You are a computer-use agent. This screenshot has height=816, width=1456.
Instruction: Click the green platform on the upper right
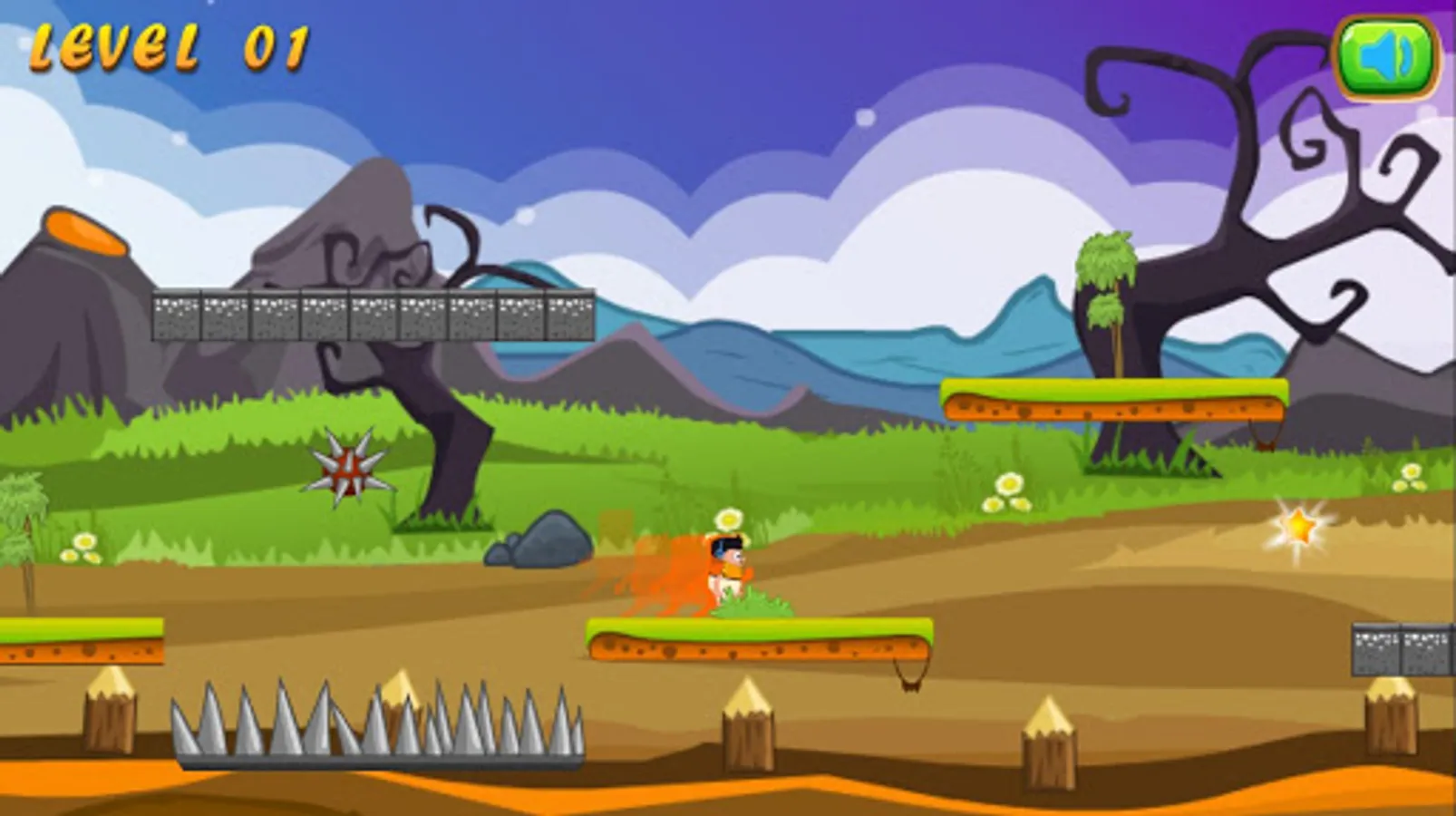click(1115, 397)
